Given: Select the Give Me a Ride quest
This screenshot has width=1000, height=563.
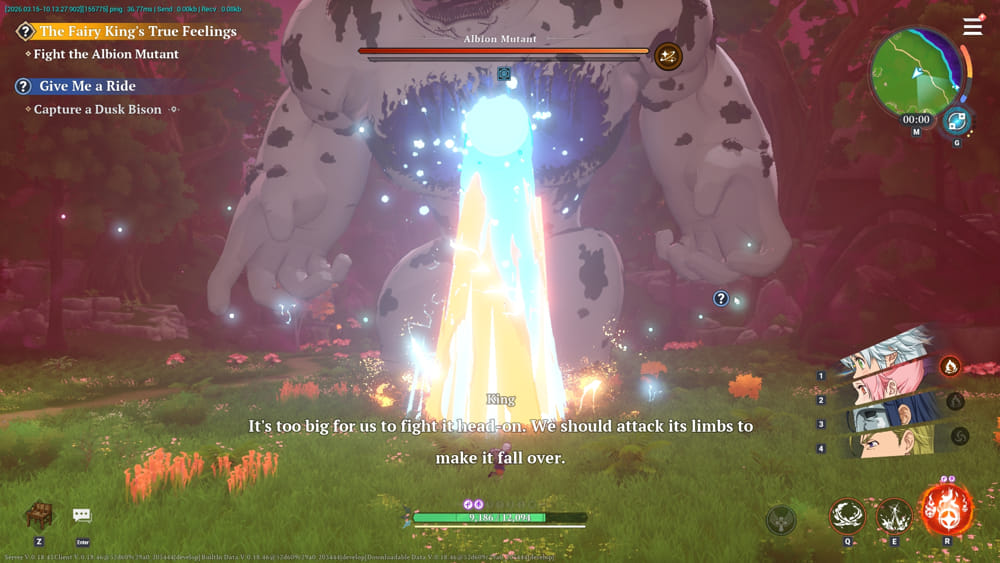Looking at the screenshot, I should pyautogui.click(x=87, y=86).
